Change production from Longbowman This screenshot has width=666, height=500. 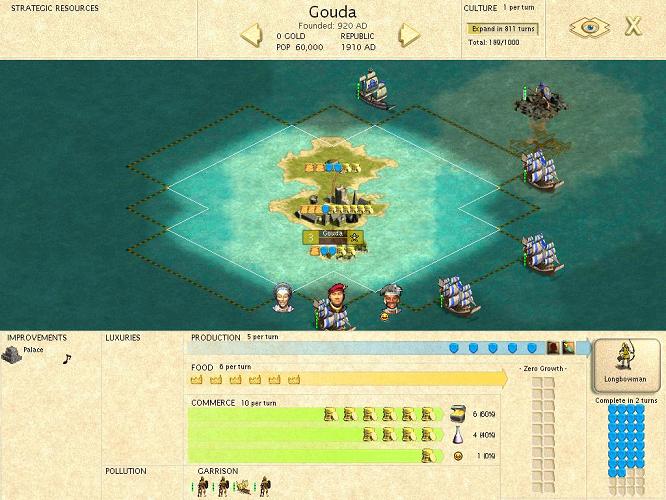coord(626,366)
